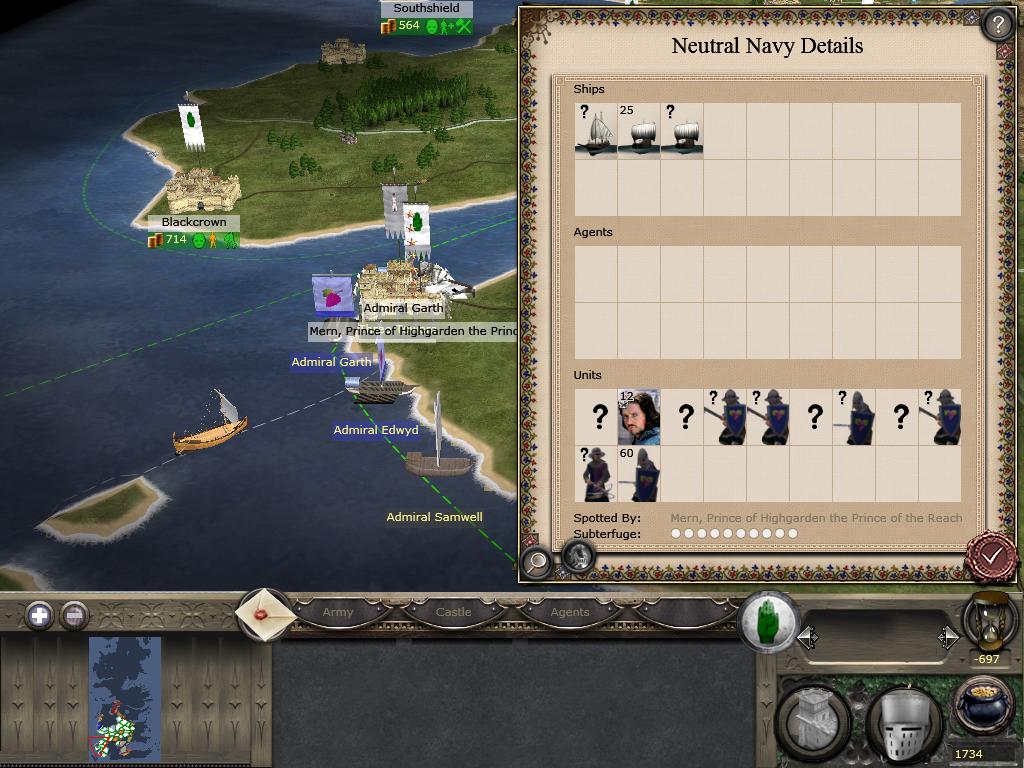The width and height of the screenshot is (1024, 768).
Task: Select the ship card numbered 25
Action: (x=638, y=131)
